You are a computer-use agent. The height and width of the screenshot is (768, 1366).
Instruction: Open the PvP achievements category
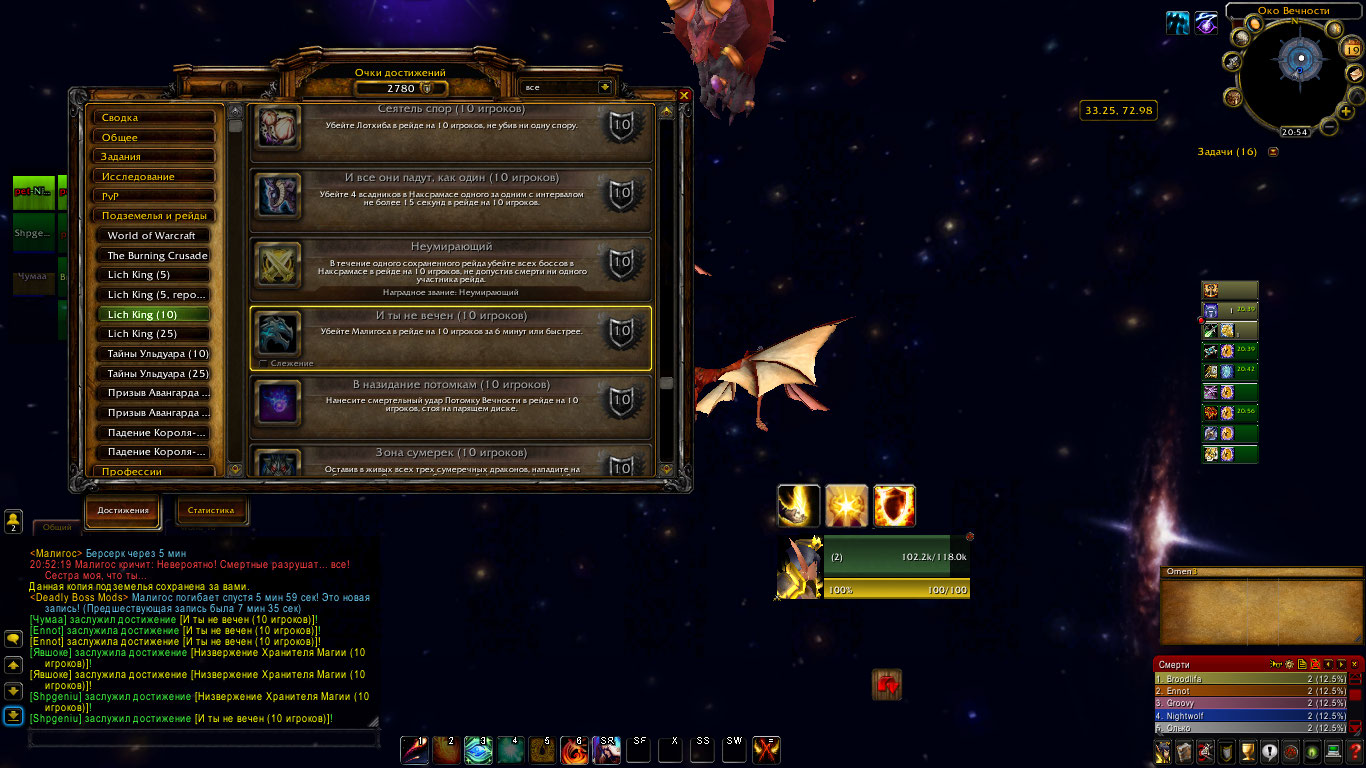tap(154, 196)
